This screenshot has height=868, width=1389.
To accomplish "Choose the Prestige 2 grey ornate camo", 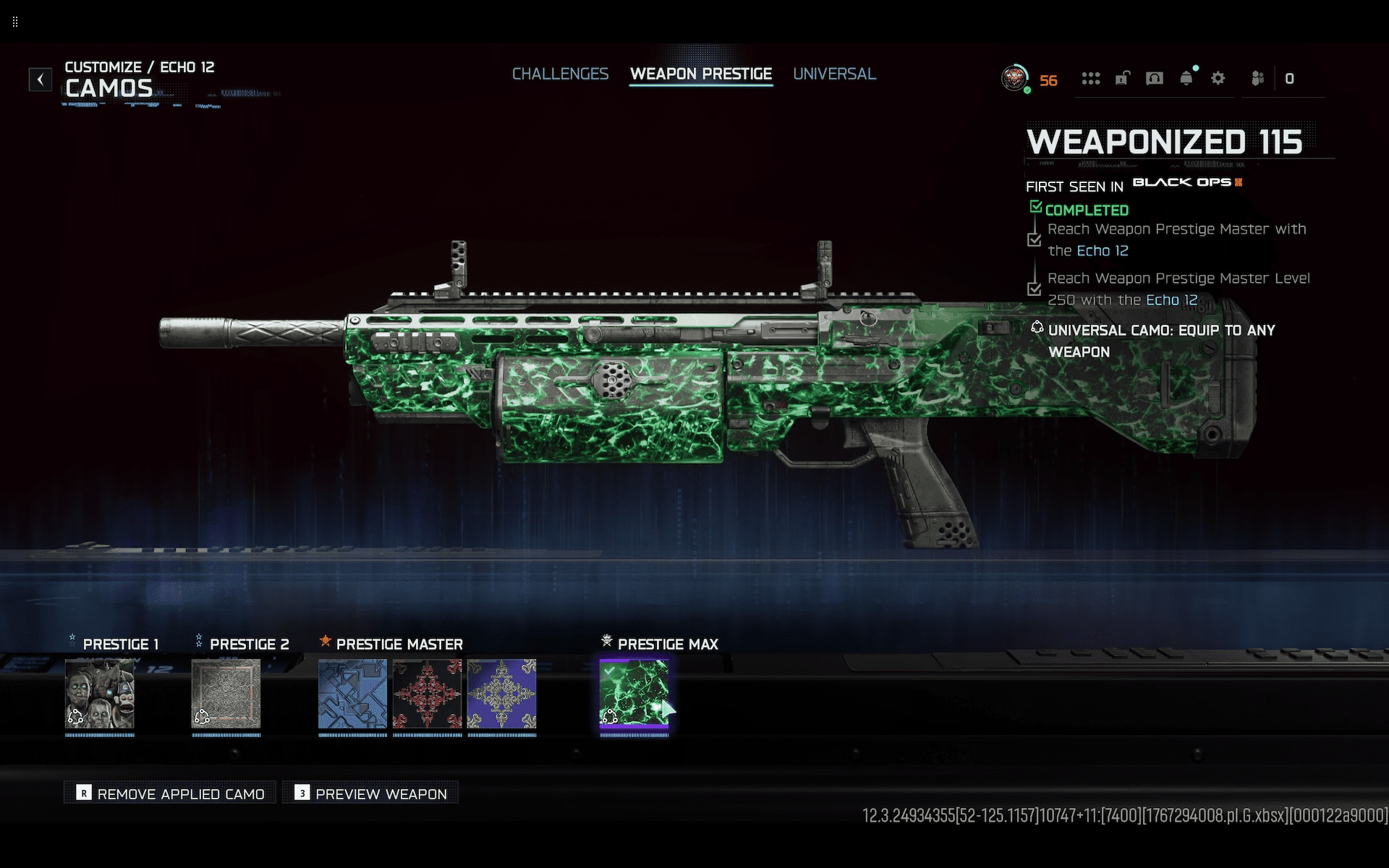I will [x=226, y=693].
